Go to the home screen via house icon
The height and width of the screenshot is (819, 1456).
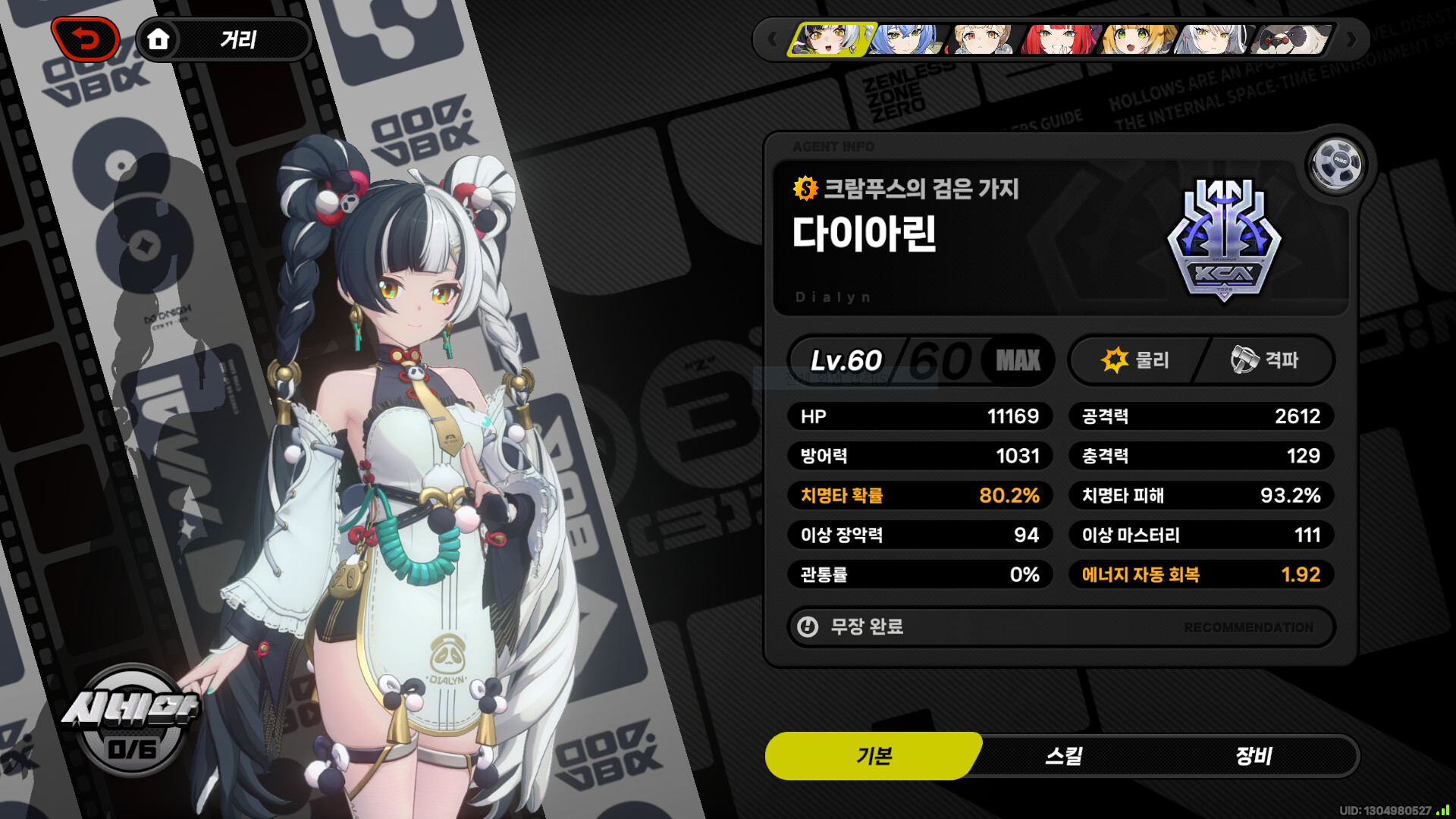(158, 39)
